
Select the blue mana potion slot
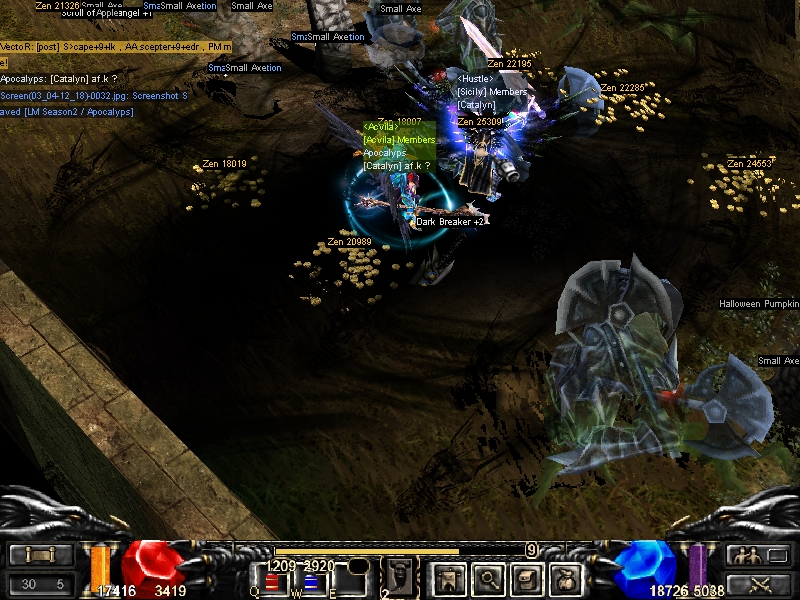coord(311,582)
